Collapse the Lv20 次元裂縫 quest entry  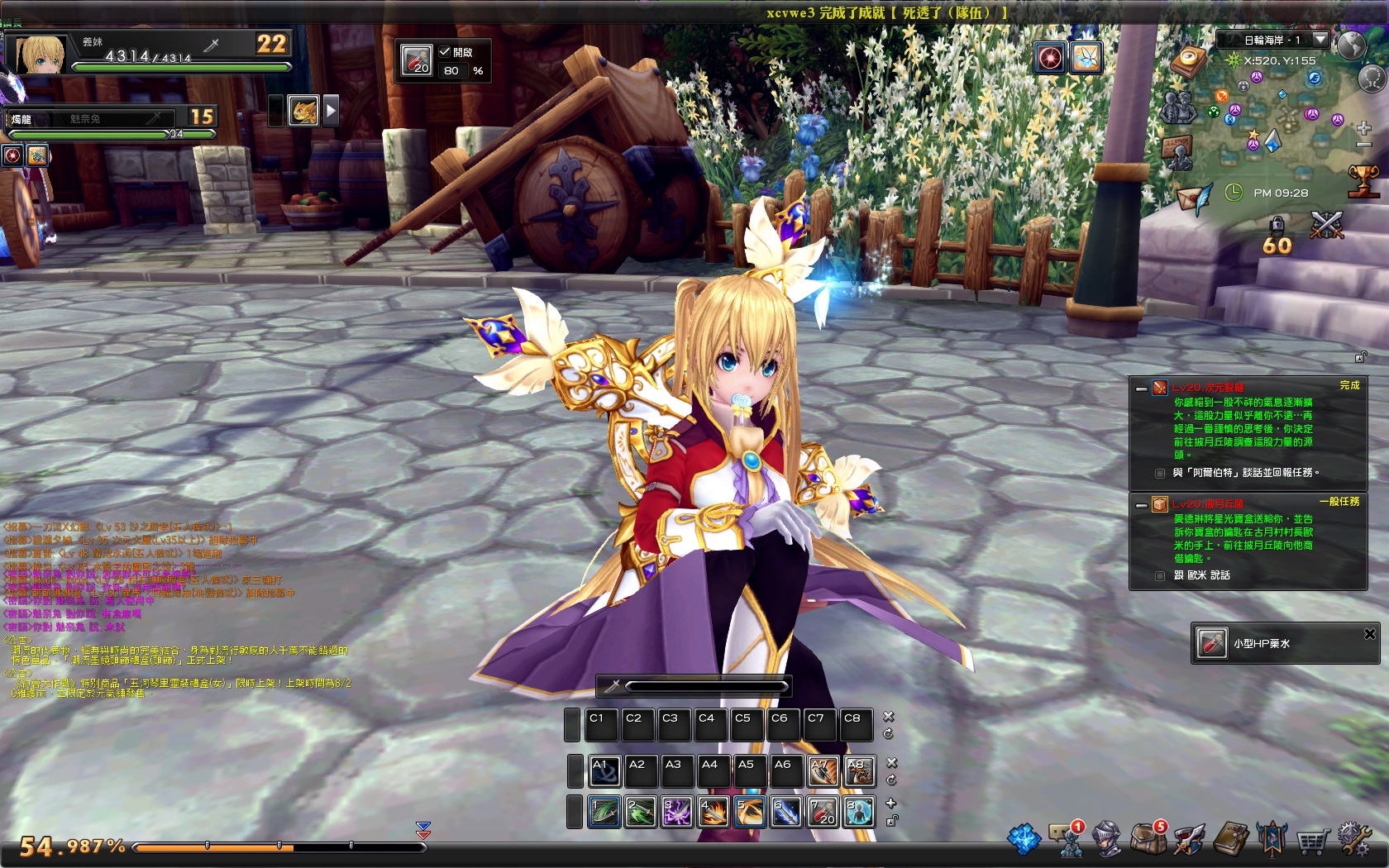[1141, 388]
